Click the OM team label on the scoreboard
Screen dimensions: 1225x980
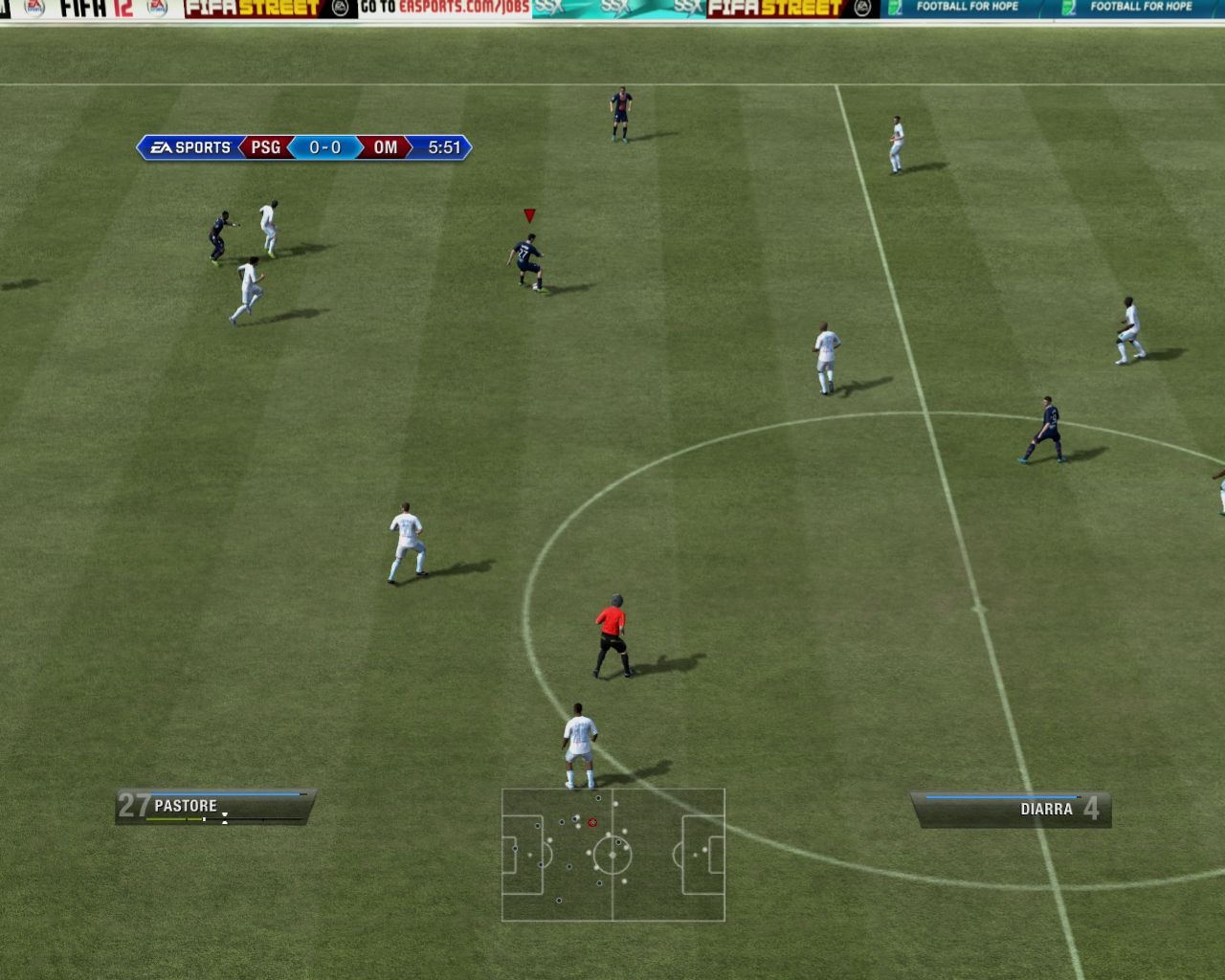point(387,147)
